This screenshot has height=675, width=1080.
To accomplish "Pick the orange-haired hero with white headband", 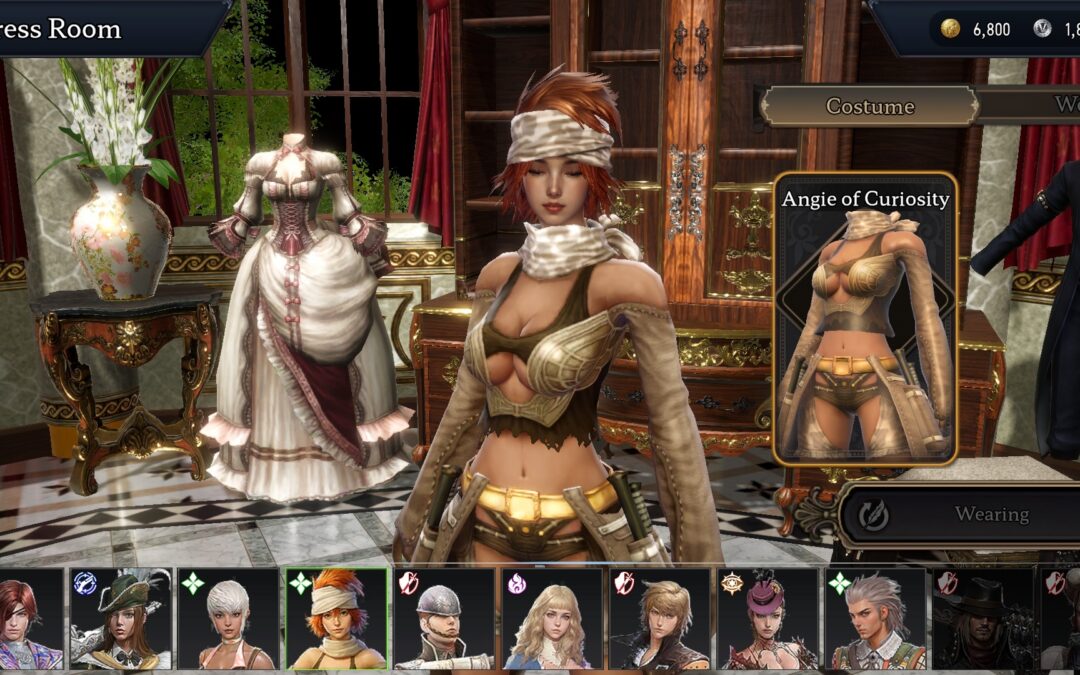I will [336, 619].
